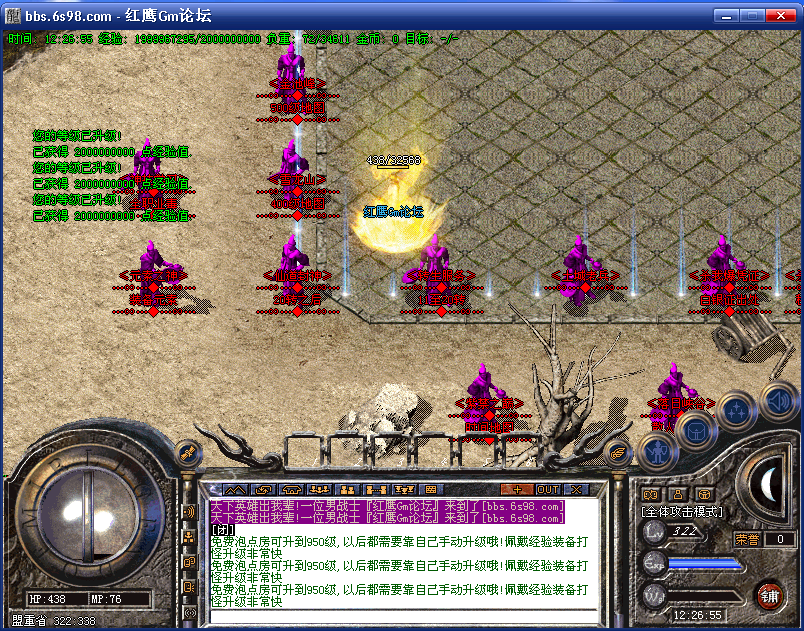The width and height of the screenshot is (804, 631).
Task: Open the satellite icon button
Action: pyautogui.click(x=186, y=454)
